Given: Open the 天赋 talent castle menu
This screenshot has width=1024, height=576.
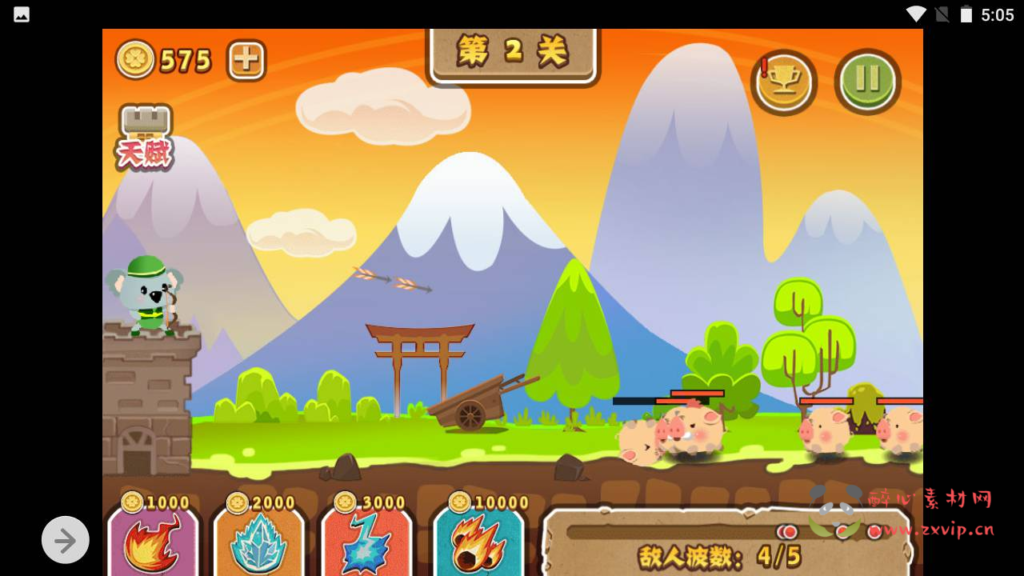Looking at the screenshot, I should click(x=146, y=137).
